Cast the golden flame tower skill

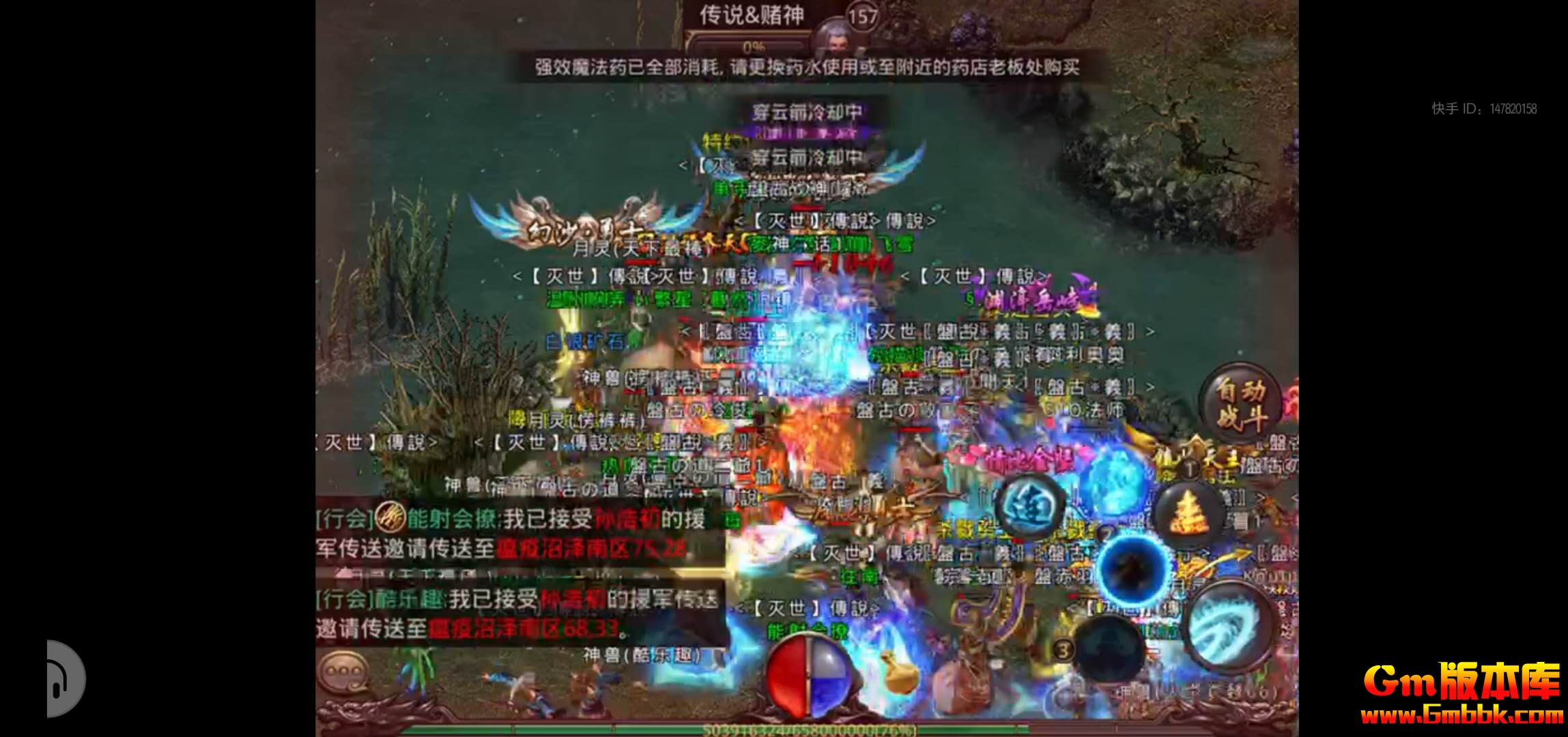click(x=1187, y=515)
